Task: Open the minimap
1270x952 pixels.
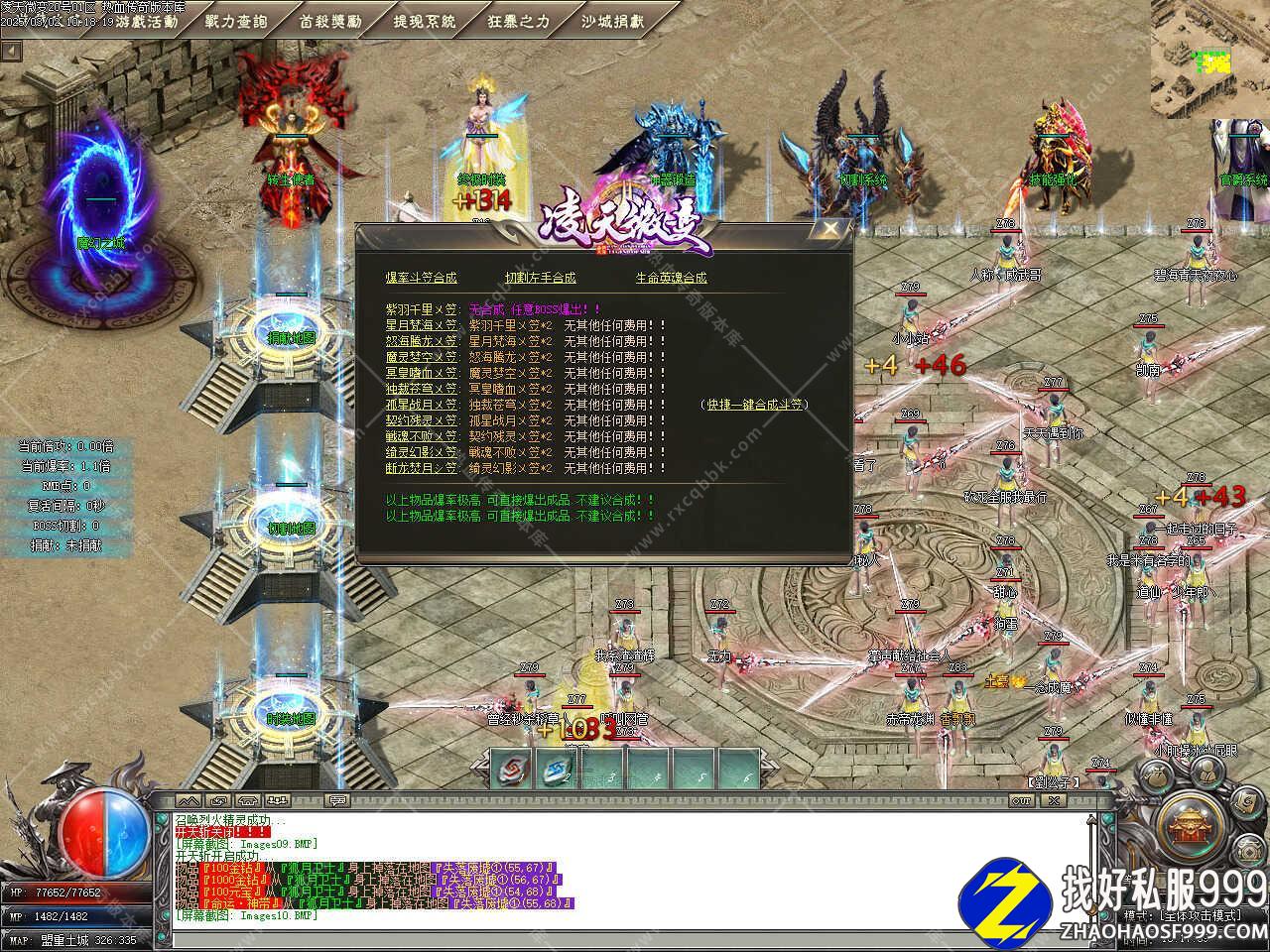Action: 1209,58
